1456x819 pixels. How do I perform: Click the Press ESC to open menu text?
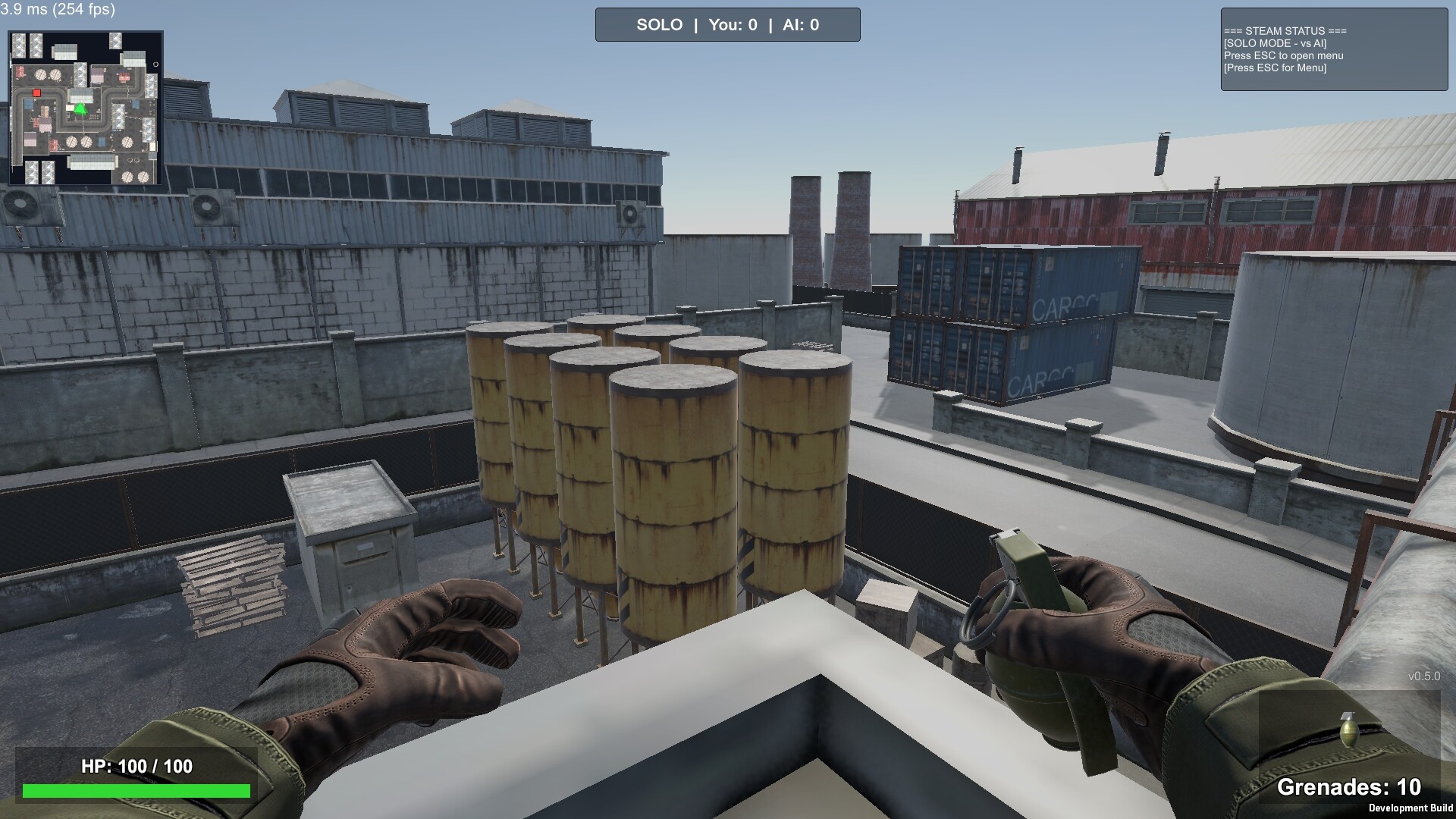pyautogui.click(x=1284, y=56)
